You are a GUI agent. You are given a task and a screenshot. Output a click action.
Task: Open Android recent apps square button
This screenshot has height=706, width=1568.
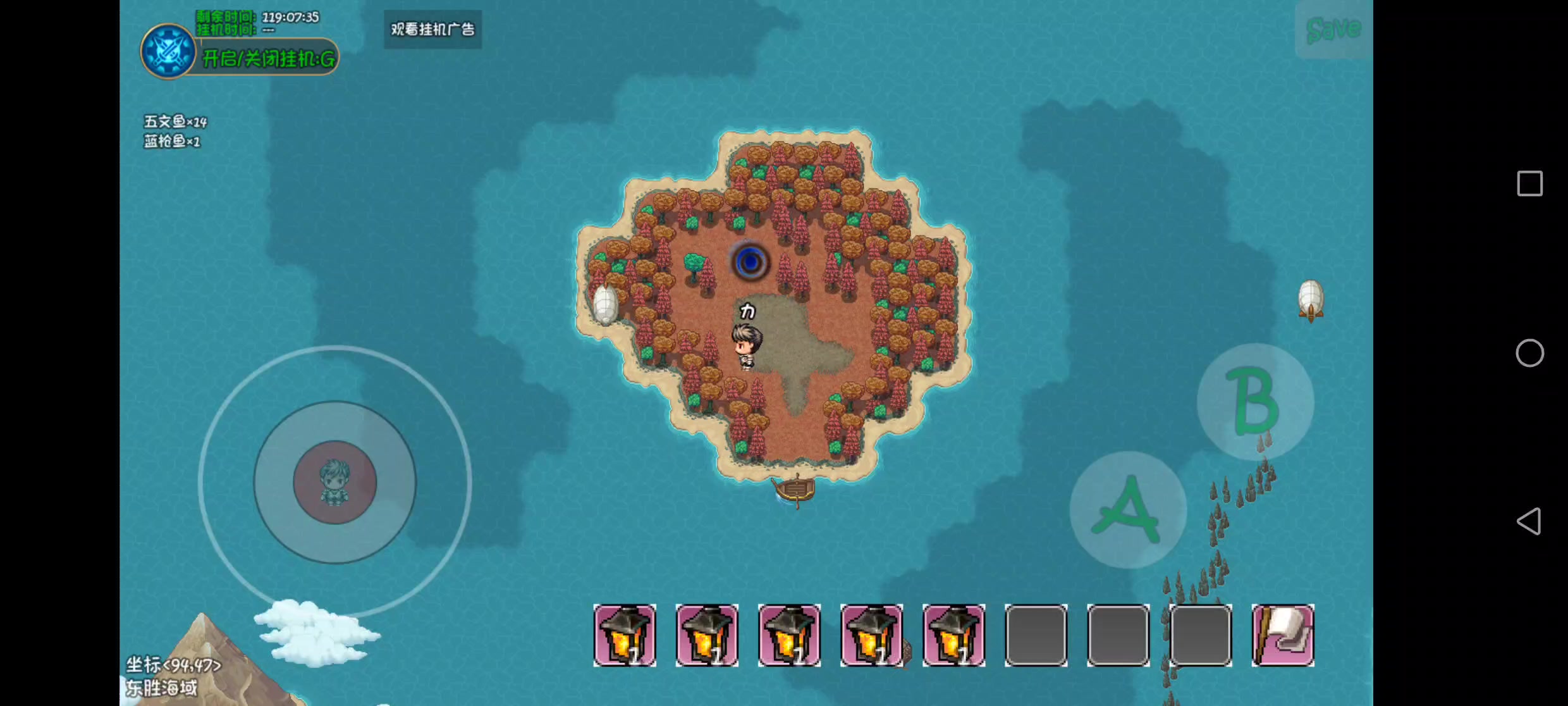click(1529, 183)
